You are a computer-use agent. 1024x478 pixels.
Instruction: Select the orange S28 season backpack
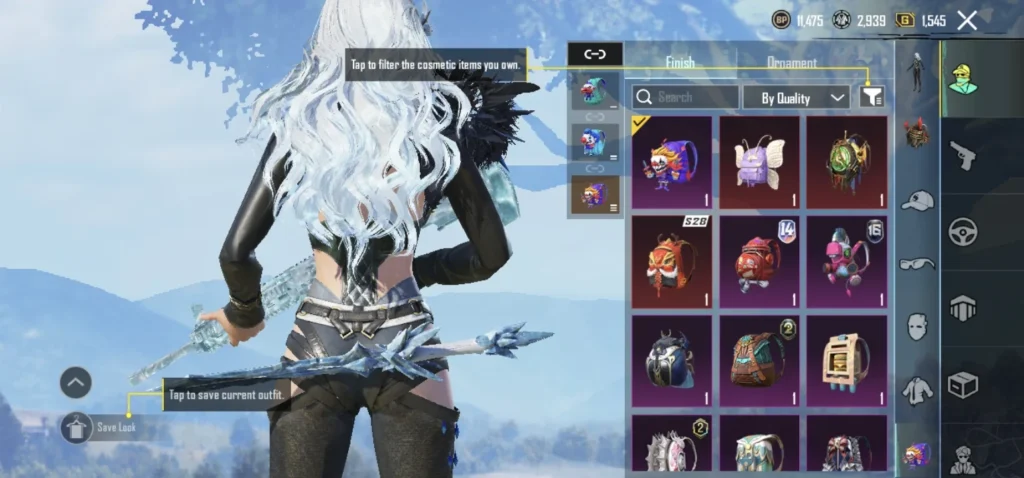tap(672, 261)
